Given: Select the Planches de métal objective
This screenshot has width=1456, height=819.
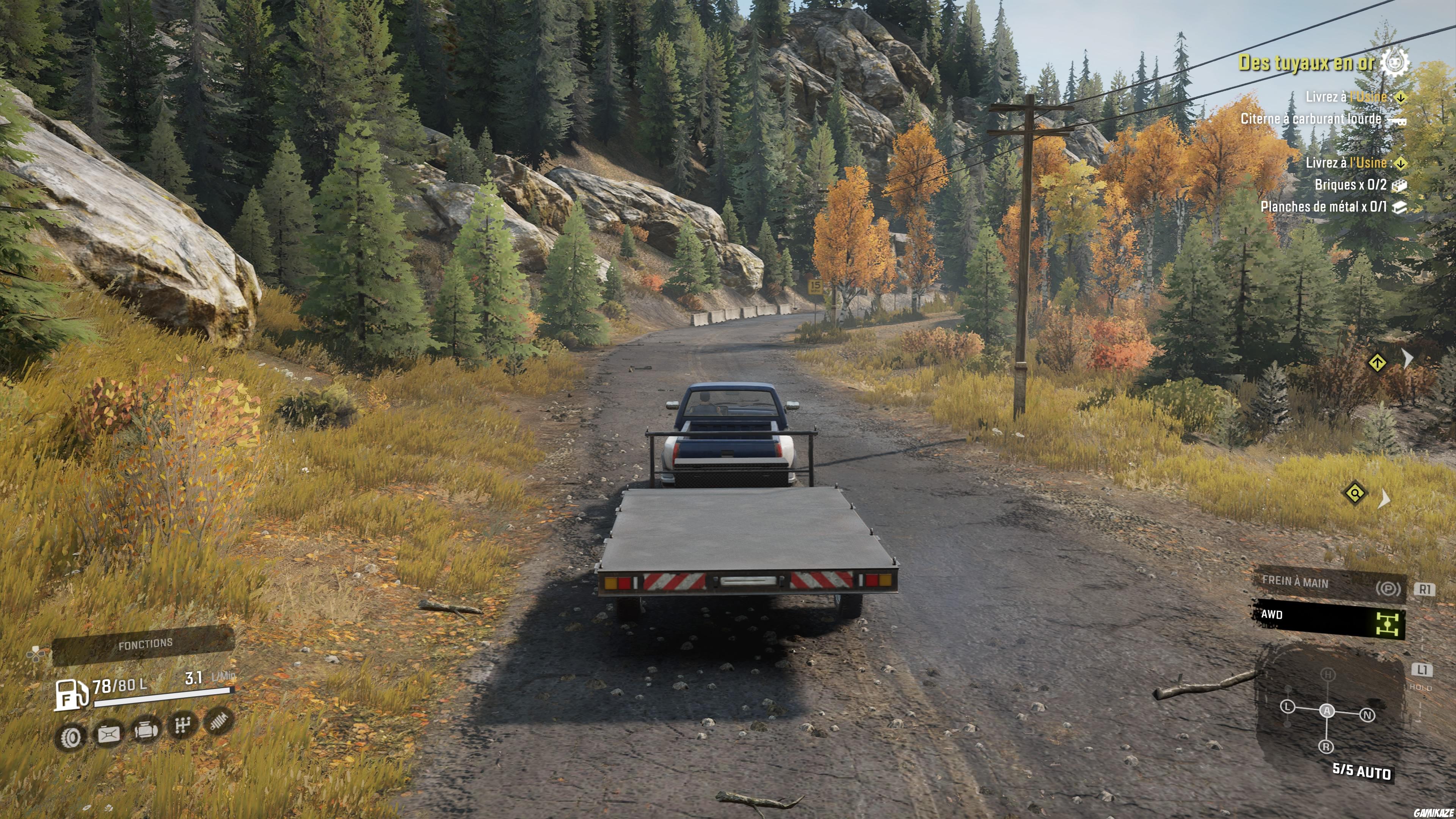Looking at the screenshot, I should pos(1323,207).
